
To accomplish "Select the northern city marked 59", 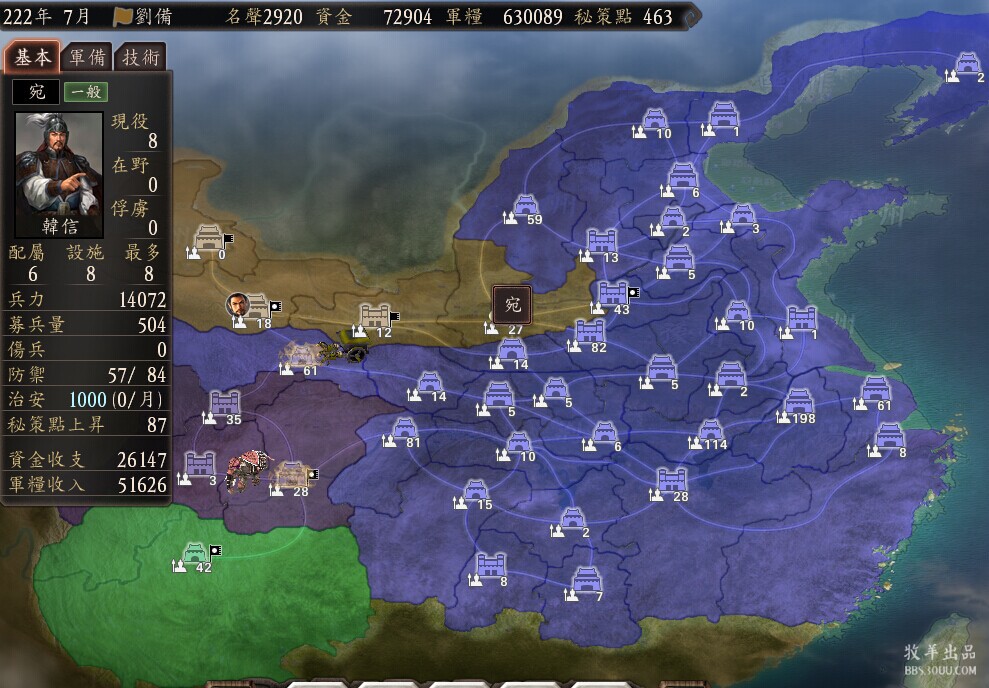I will (x=526, y=207).
